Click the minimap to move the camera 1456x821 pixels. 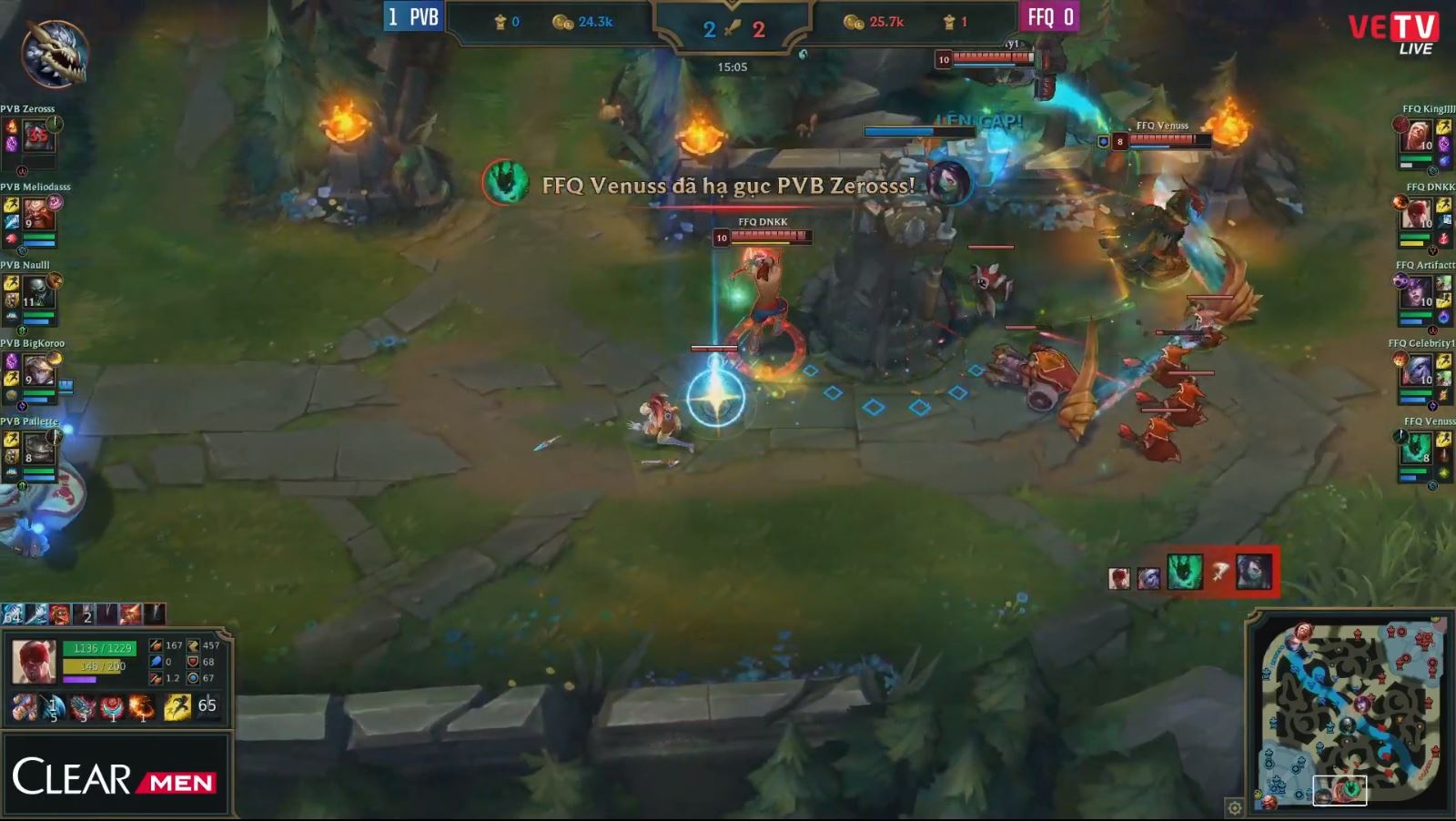[1350, 710]
